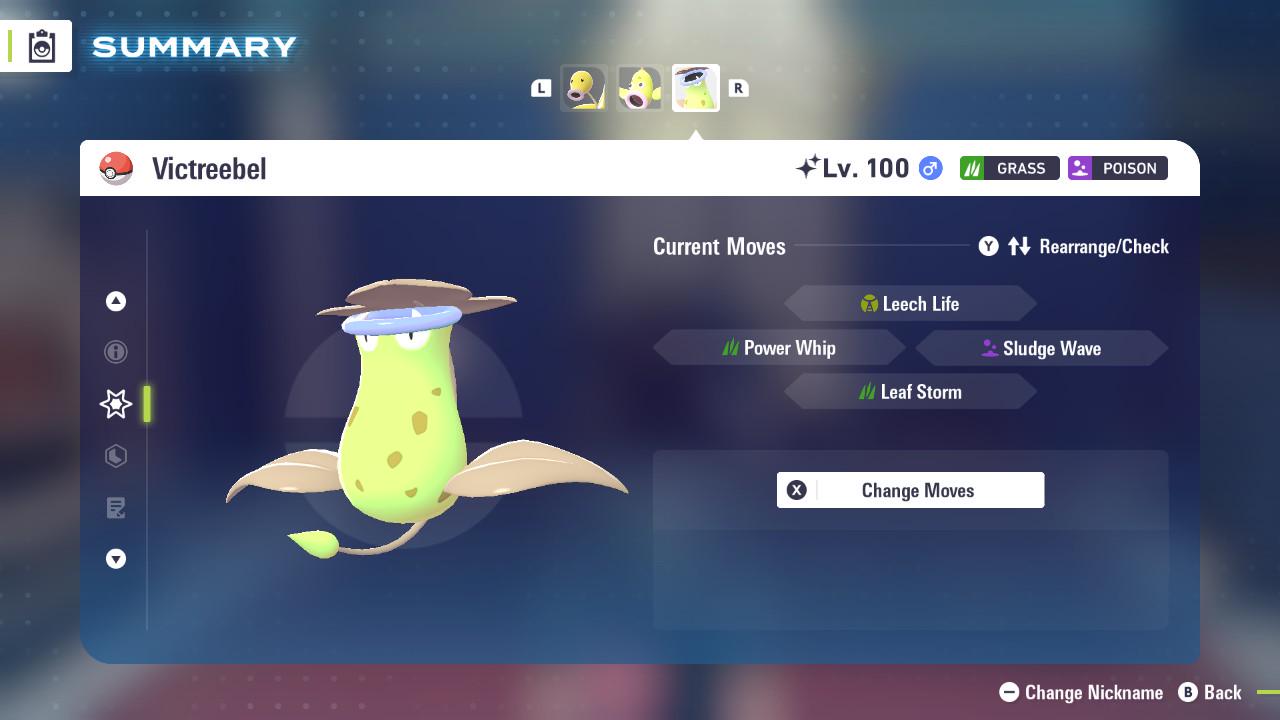Toggle the GRASS type badge
This screenshot has width=1280, height=720.
tap(1009, 168)
